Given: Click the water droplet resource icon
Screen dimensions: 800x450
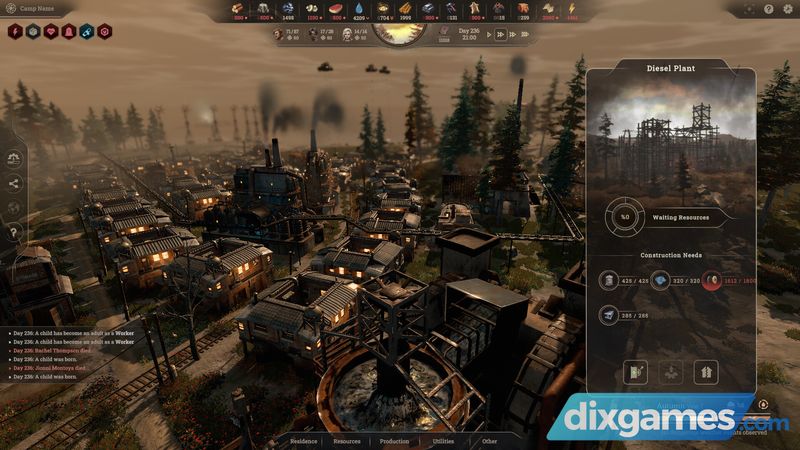Looking at the screenshot, I should tap(357, 8).
